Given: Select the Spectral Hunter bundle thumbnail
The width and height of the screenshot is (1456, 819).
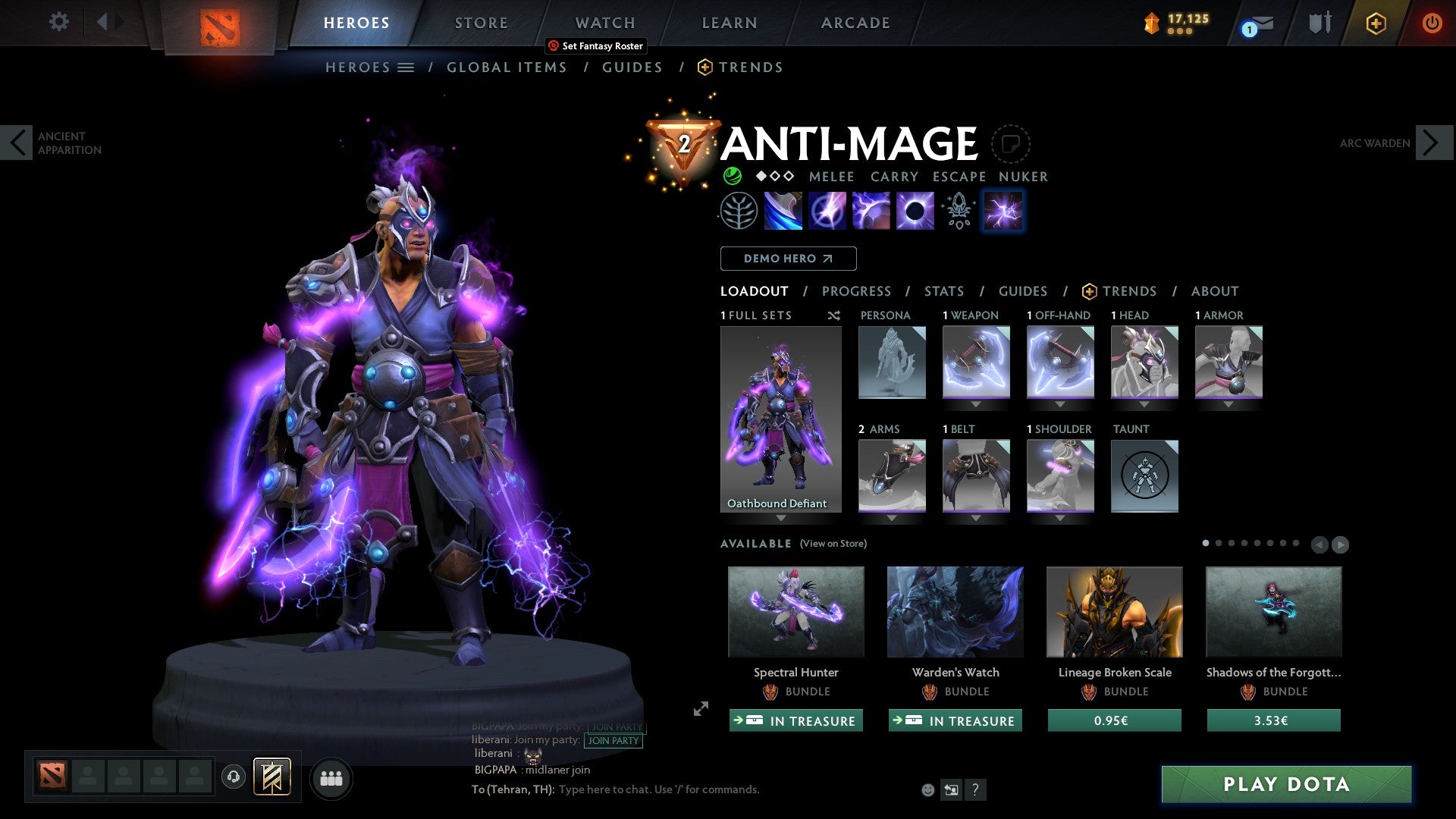Looking at the screenshot, I should click(795, 612).
